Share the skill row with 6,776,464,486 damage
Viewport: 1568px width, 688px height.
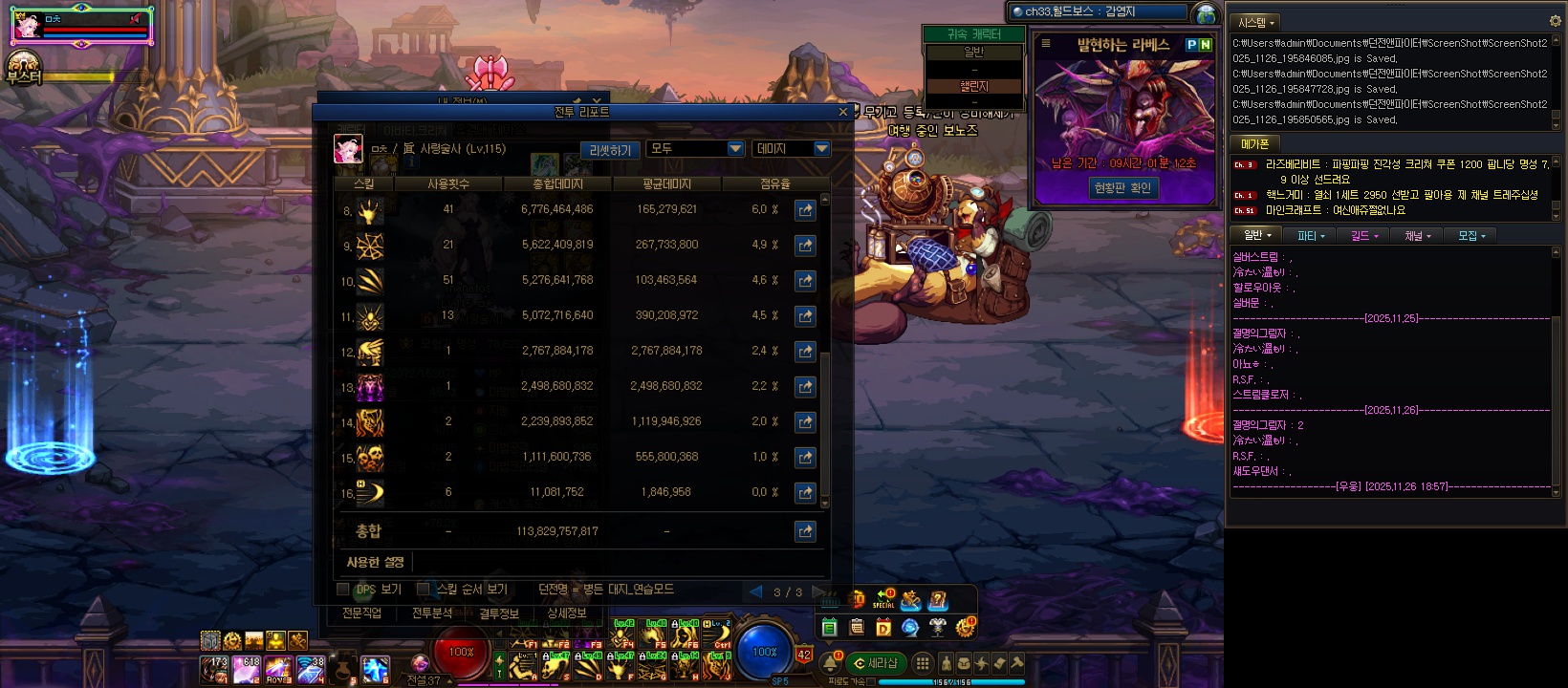[x=805, y=209]
